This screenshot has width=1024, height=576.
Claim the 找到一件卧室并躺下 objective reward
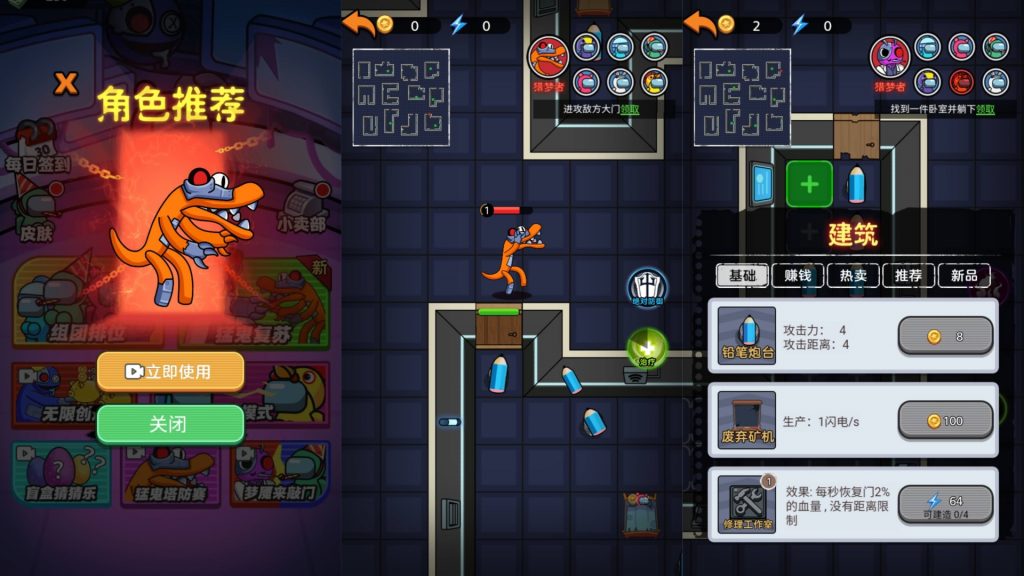[985, 109]
